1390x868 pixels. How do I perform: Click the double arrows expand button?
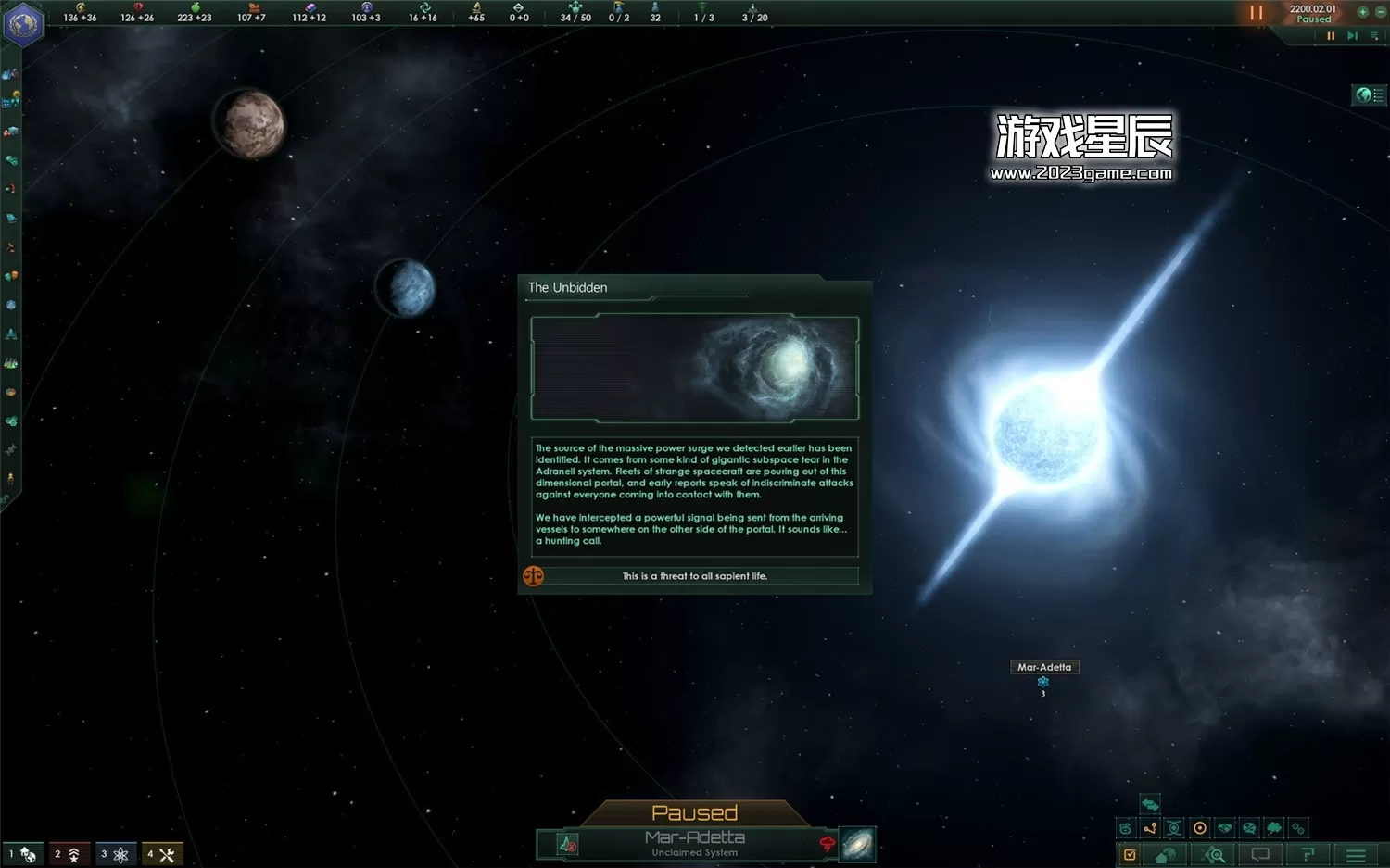tap(1150, 804)
